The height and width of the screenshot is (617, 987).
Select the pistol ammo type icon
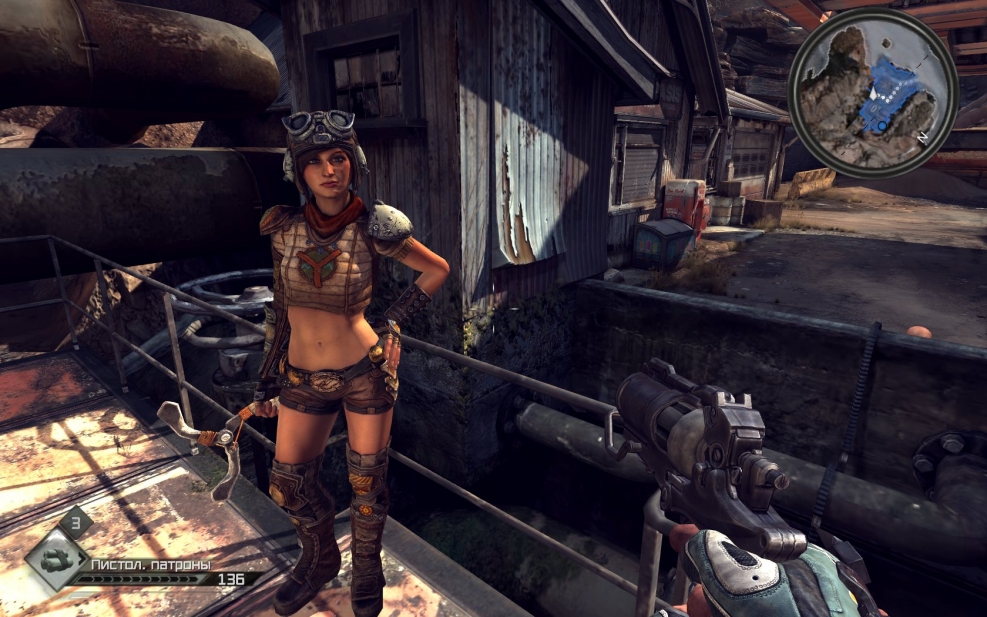[55, 561]
